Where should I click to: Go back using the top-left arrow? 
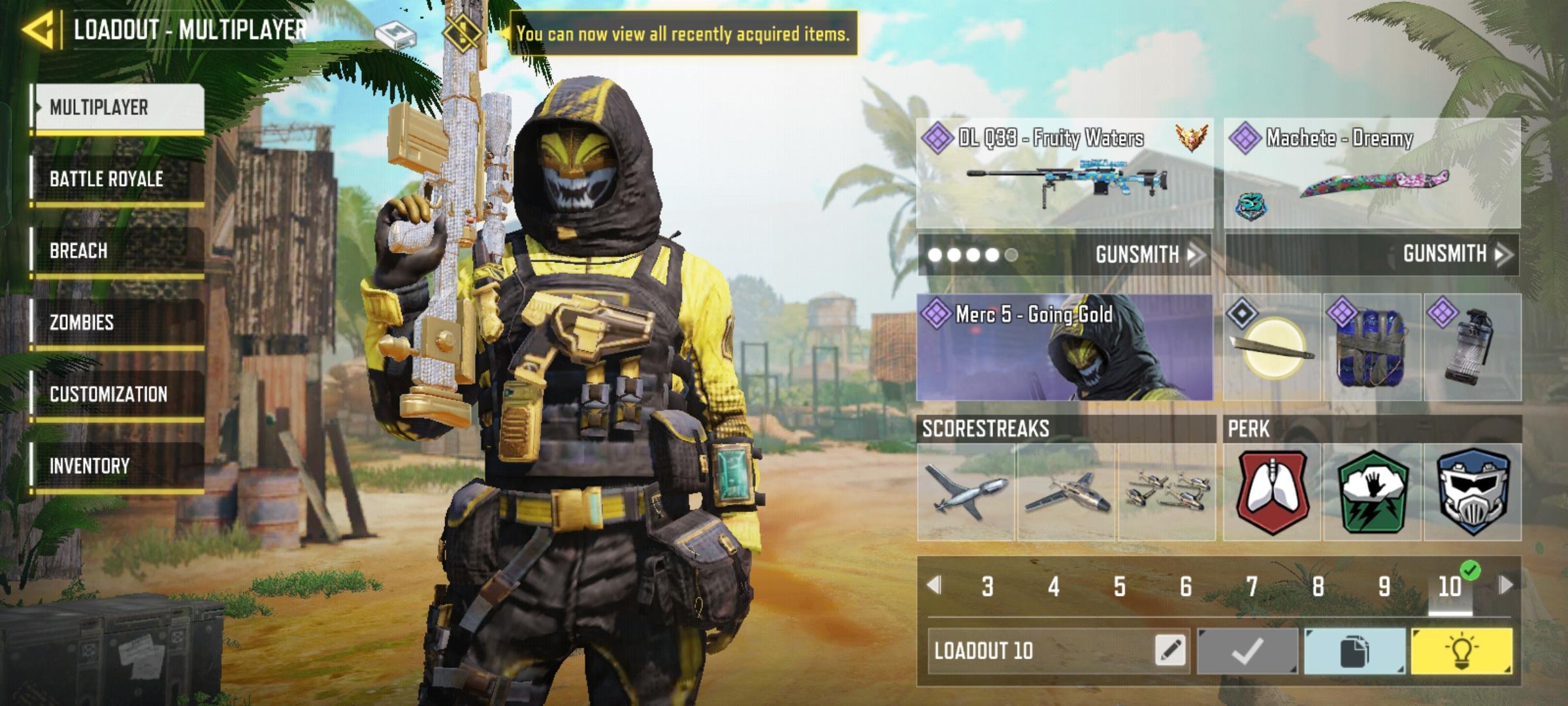[x=38, y=28]
